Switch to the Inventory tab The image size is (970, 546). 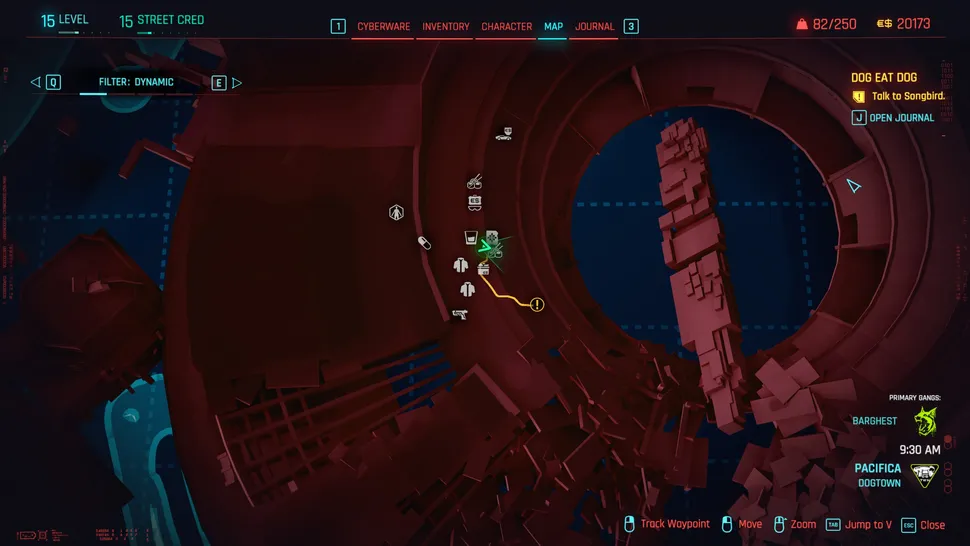tap(446, 27)
